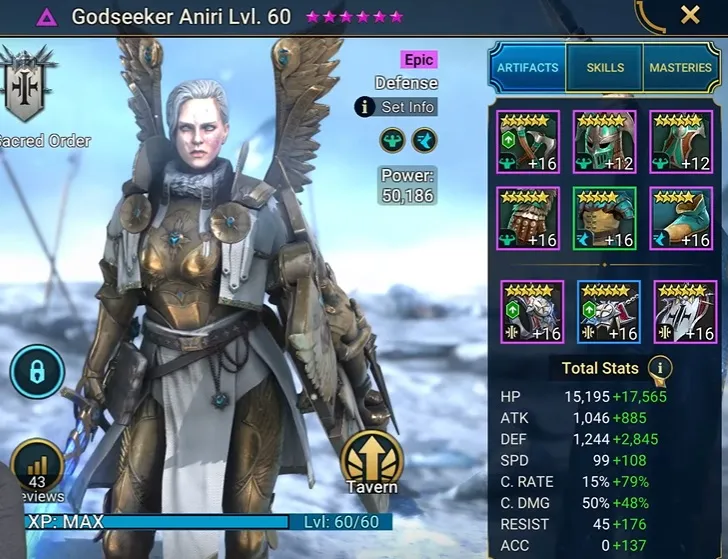The width and height of the screenshot is (728, 559).
Task: Open the Set Info details
Action: 396,106
